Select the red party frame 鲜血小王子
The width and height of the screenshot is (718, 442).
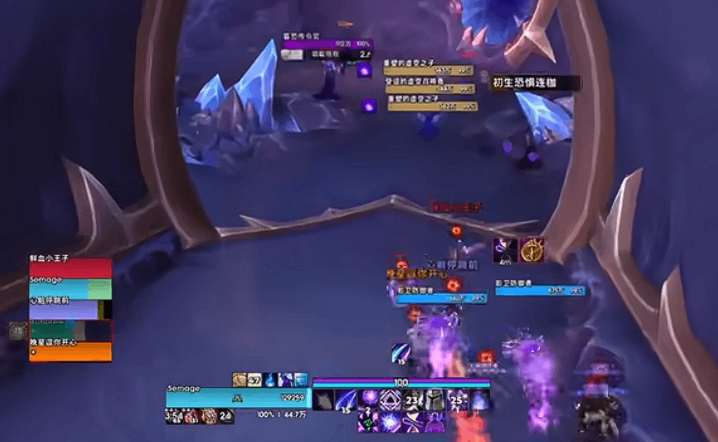click(x=70, y=268)
